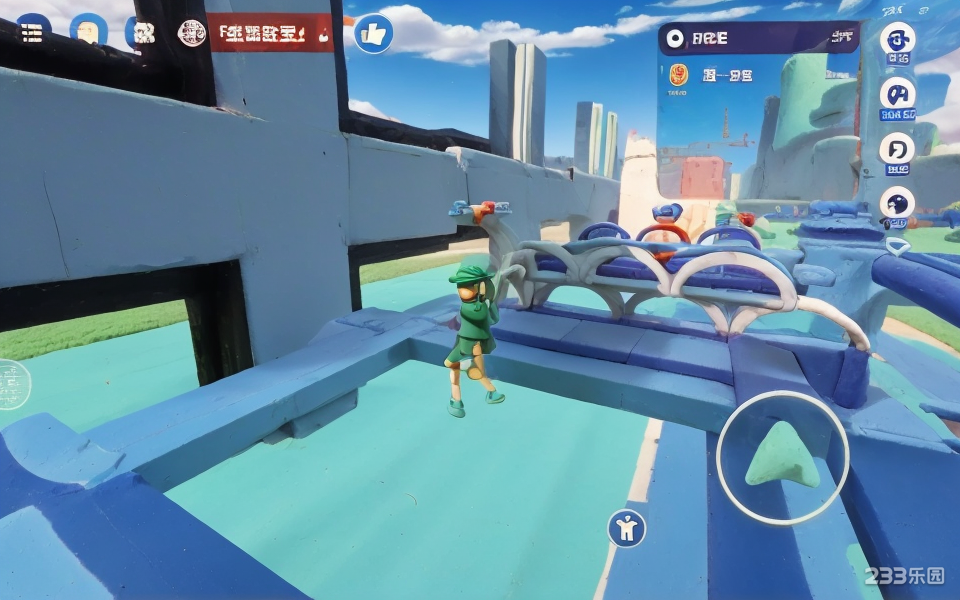
Task: Select the second round icon in right column
Action: coord(897,95)
